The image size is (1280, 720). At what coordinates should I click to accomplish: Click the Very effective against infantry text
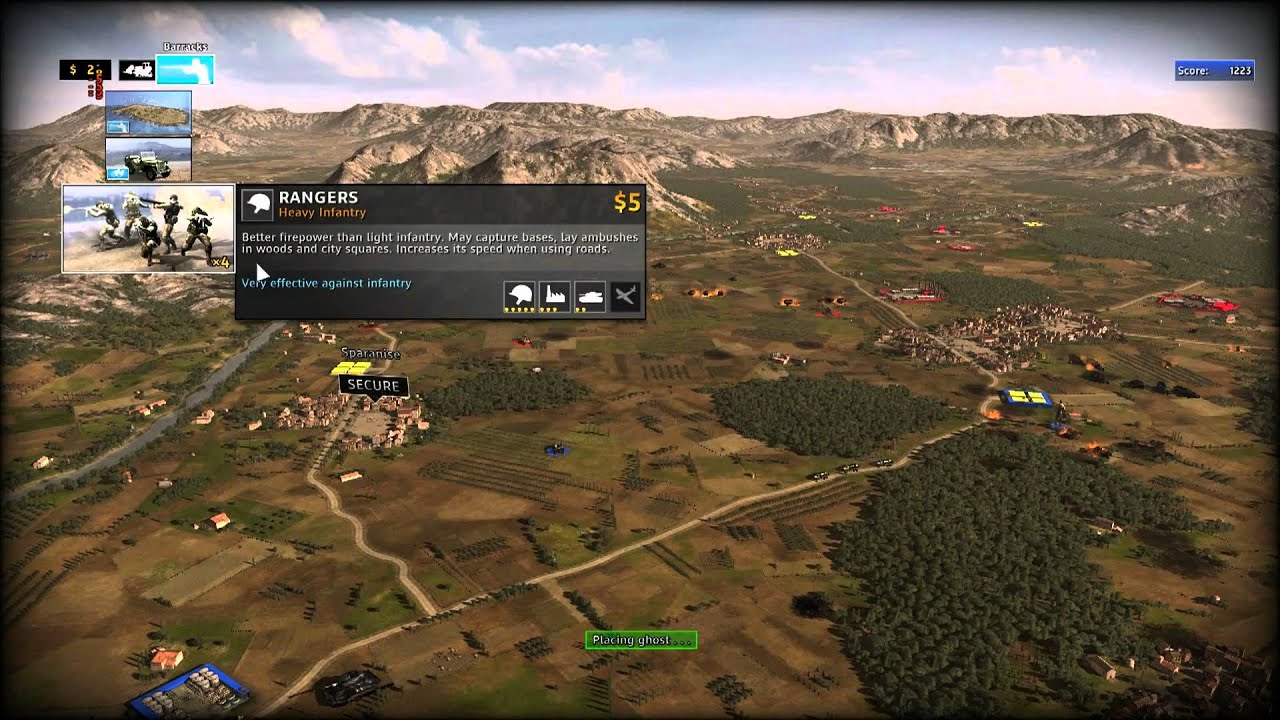[326, 283]
